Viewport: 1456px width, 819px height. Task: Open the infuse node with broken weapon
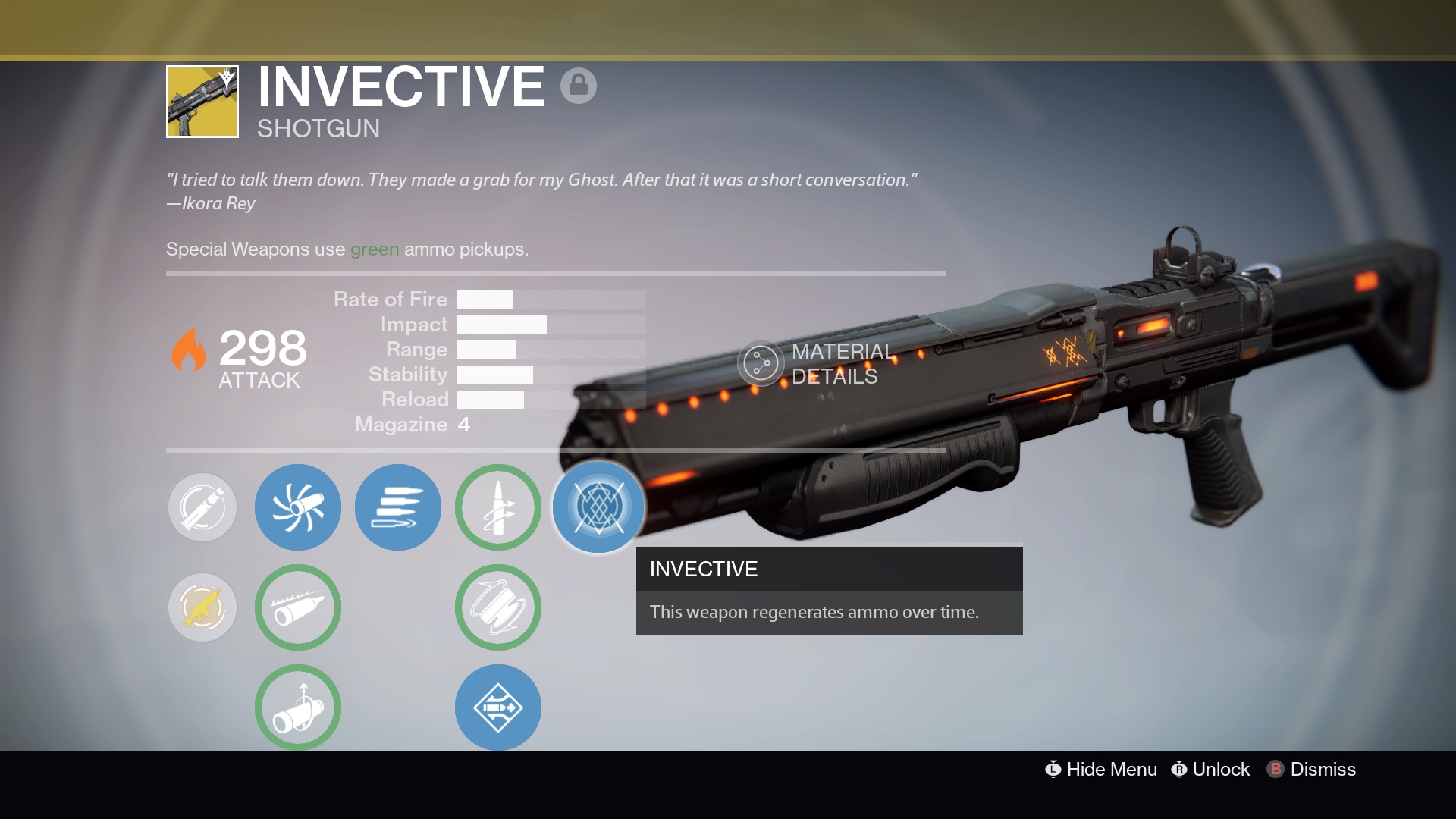[x=202, y=507]
